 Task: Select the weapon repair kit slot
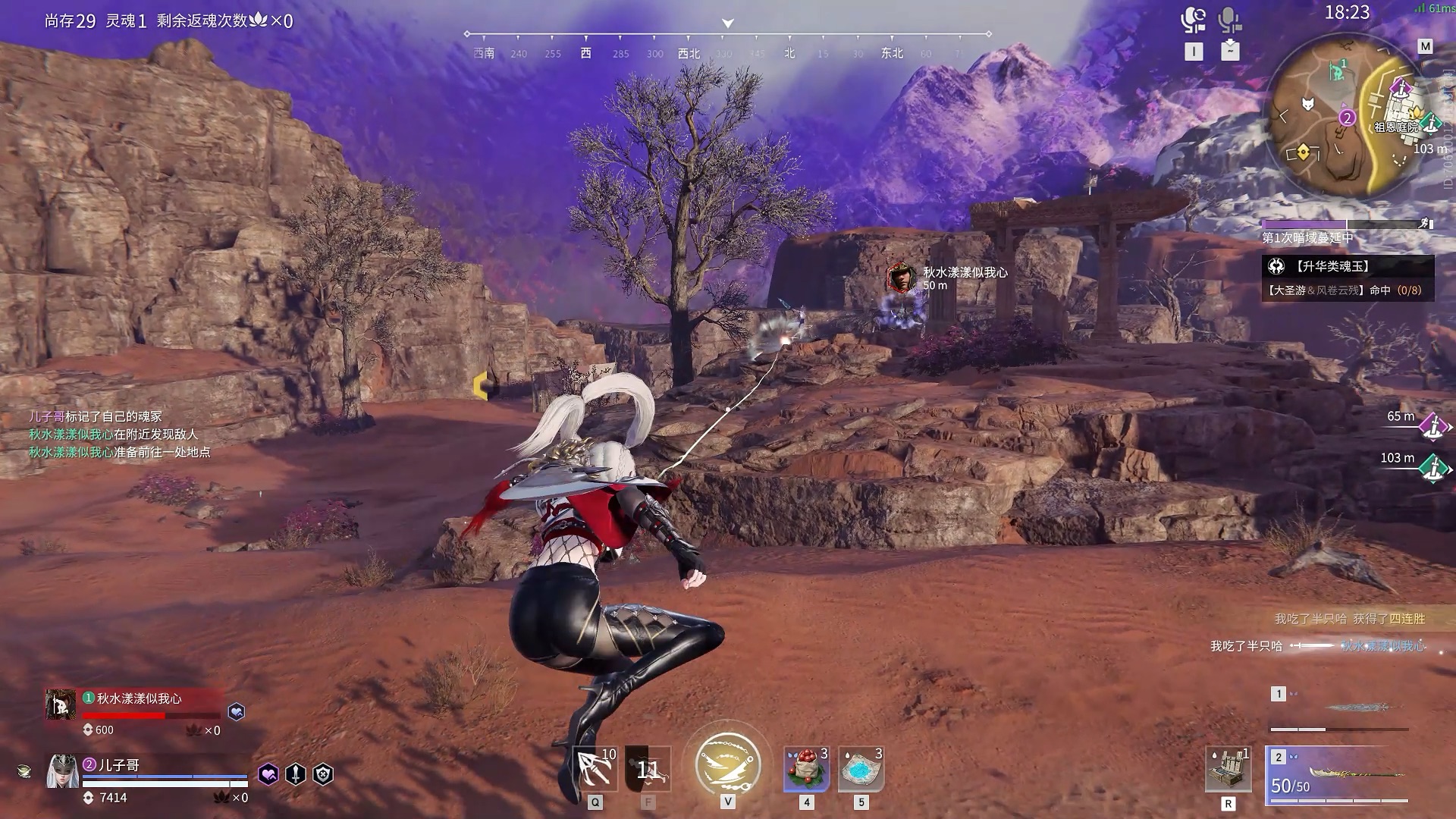(1228, 769)
